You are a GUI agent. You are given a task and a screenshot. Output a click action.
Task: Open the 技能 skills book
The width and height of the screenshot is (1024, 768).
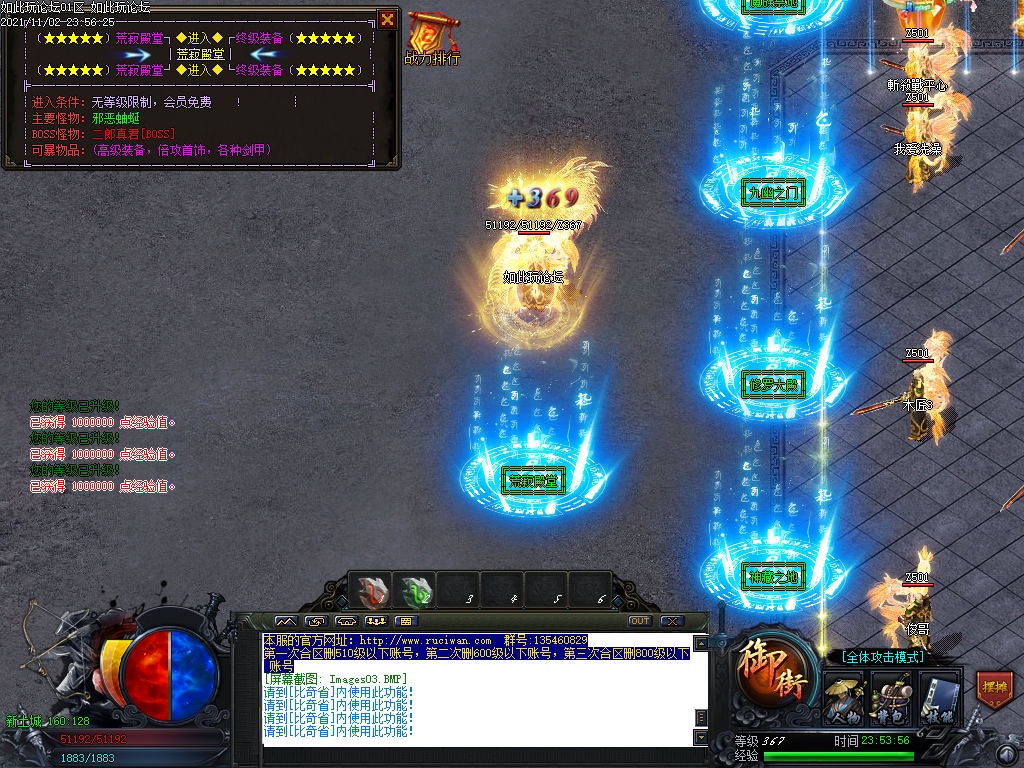[x=938, y=697]
